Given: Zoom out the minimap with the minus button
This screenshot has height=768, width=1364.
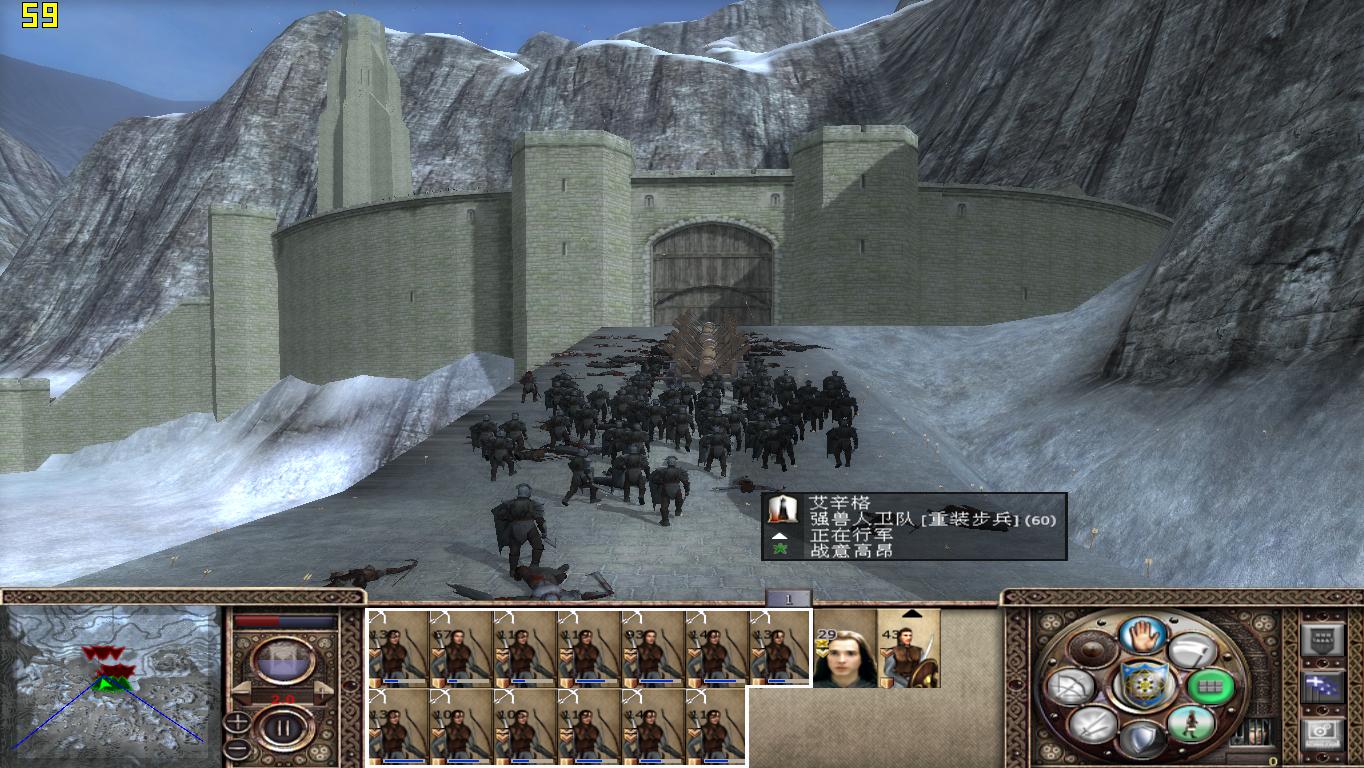Looking at the screenshot, I should tap(238, 747).
